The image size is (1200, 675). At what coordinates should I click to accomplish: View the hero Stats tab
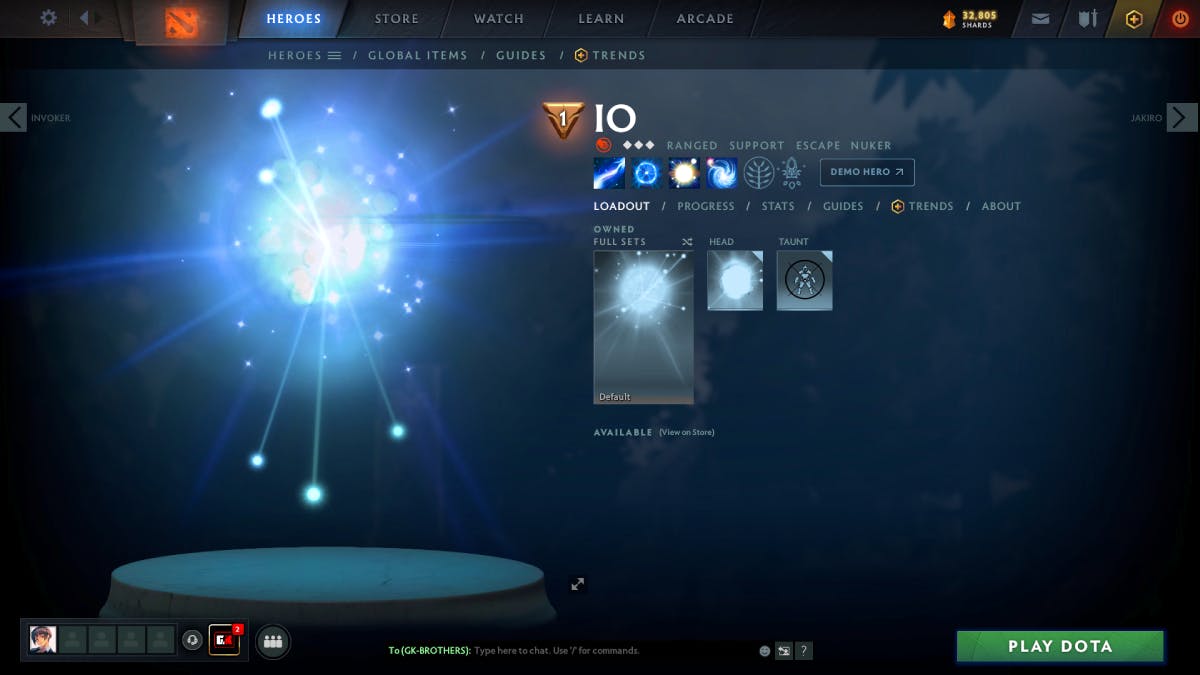(x=778, y=206)
